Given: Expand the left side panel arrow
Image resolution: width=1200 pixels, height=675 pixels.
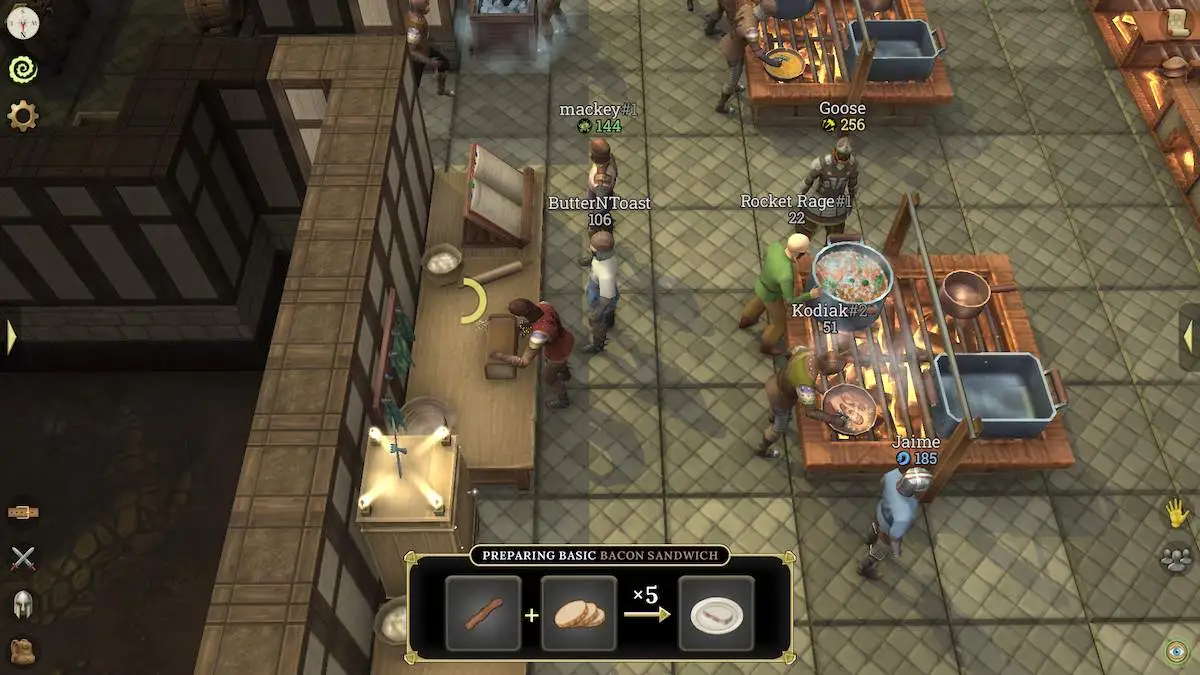Looking at the screenshot, I should (11, 337).
